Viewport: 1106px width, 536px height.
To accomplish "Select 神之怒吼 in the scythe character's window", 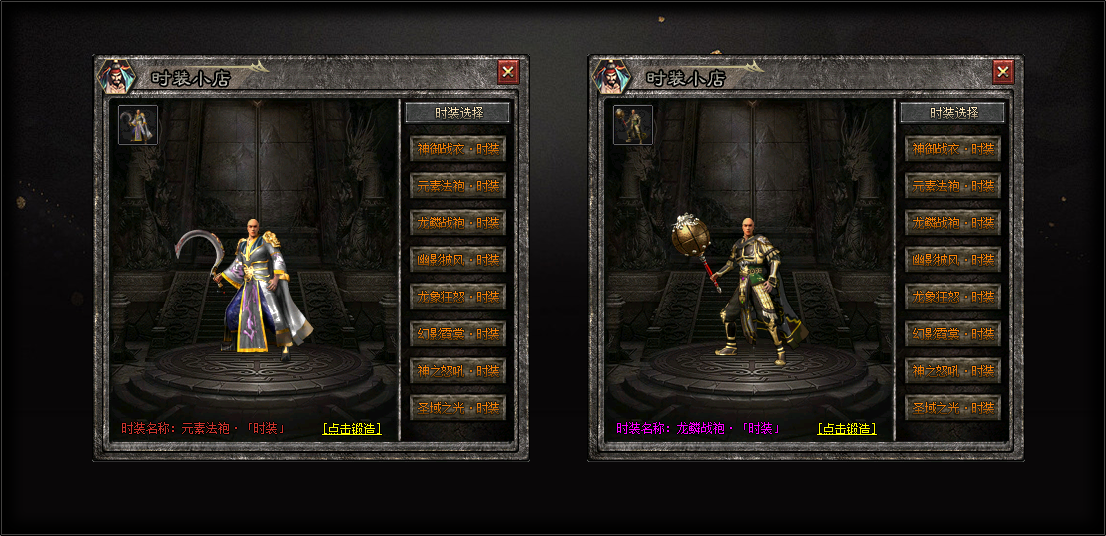I will (x=458, y=371).
